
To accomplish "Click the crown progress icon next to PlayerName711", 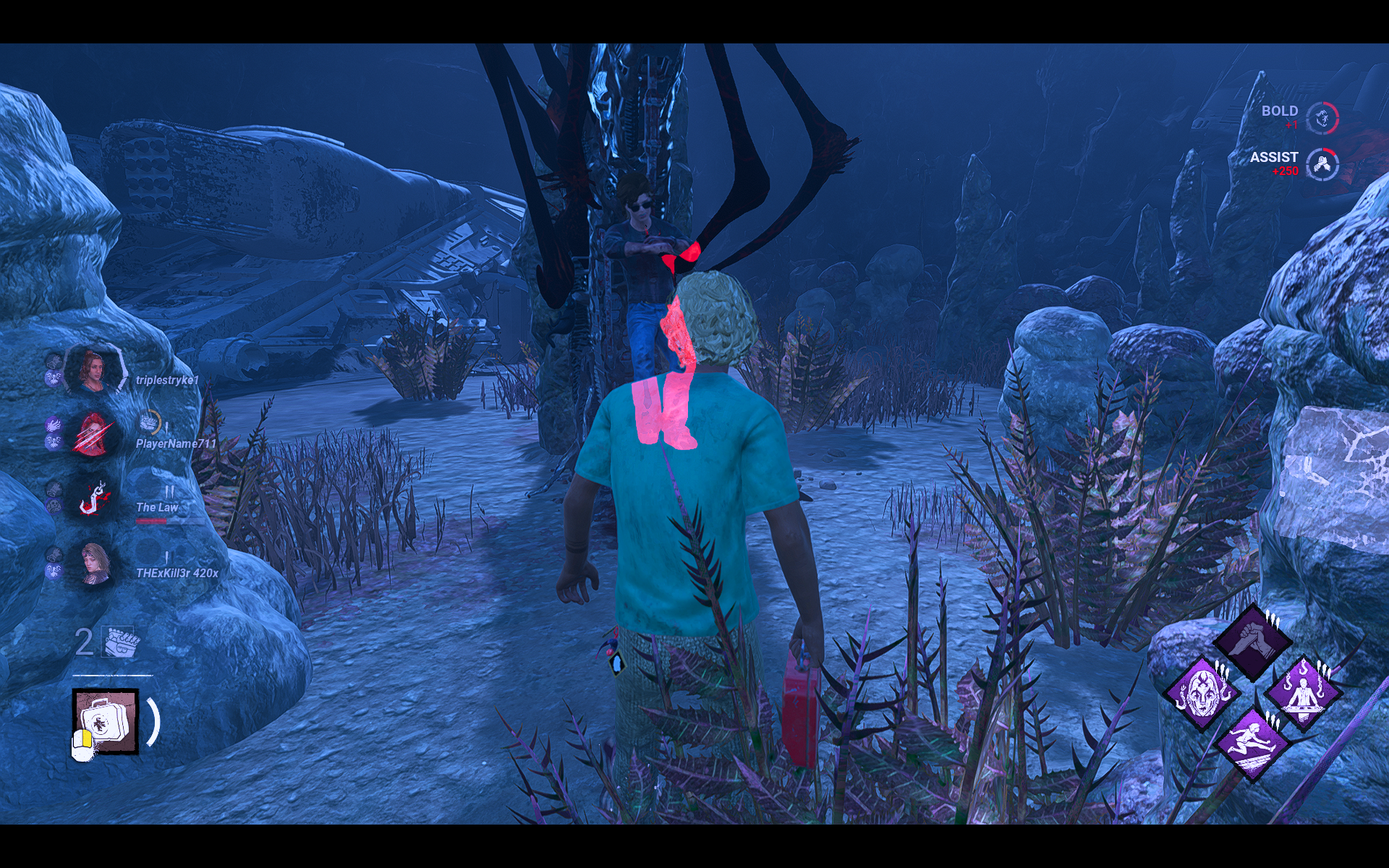I will tap(149, 422).
